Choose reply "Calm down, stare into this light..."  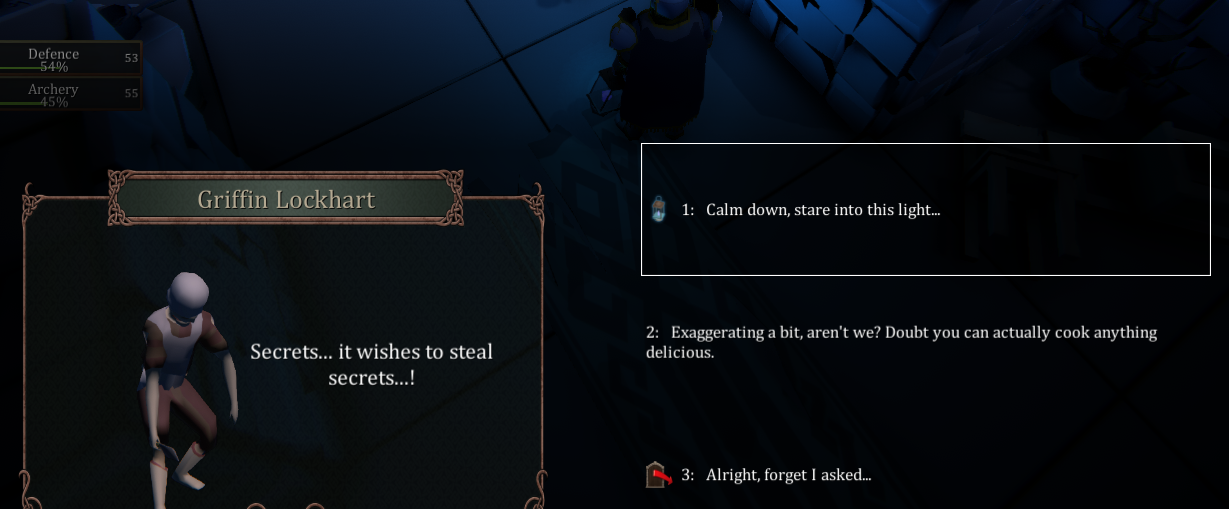pyautogui.click(x=822, y=210)
